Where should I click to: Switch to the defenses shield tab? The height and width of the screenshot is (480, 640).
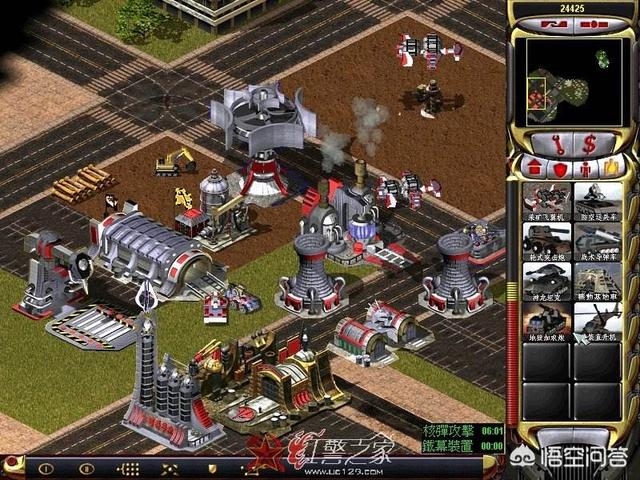point(560,167)
